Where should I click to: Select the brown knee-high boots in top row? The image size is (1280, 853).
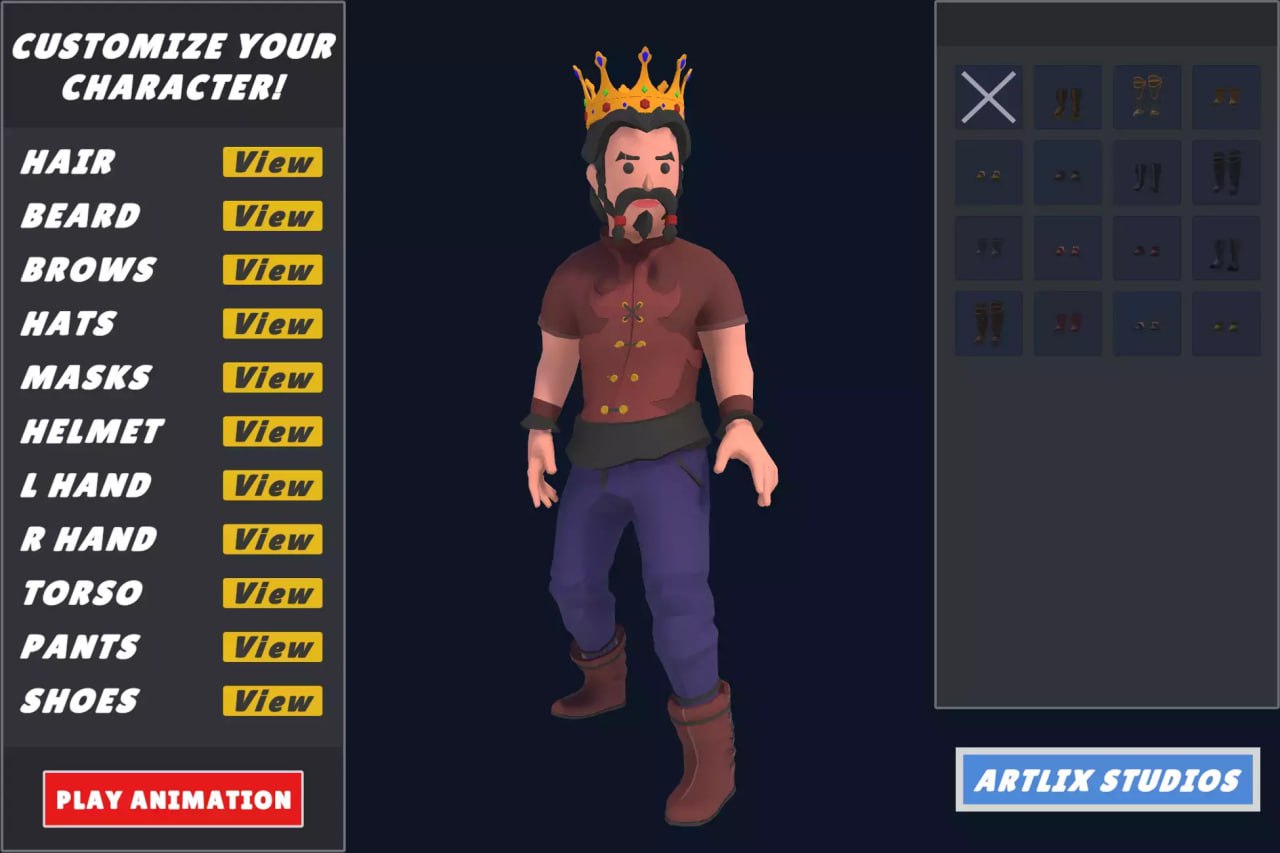coord(1067,97)
